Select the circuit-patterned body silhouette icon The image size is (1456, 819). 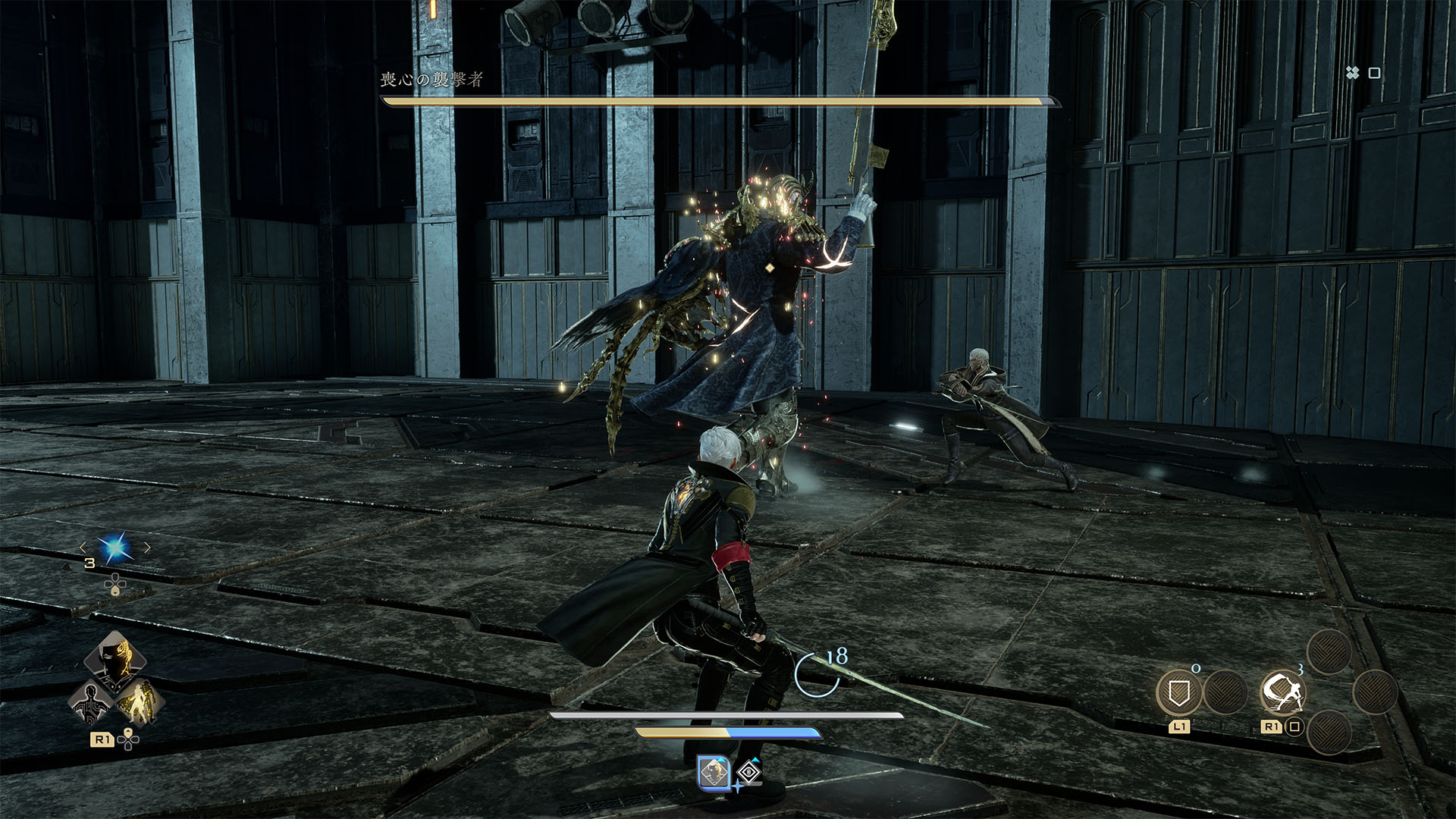tap(90, 702)
